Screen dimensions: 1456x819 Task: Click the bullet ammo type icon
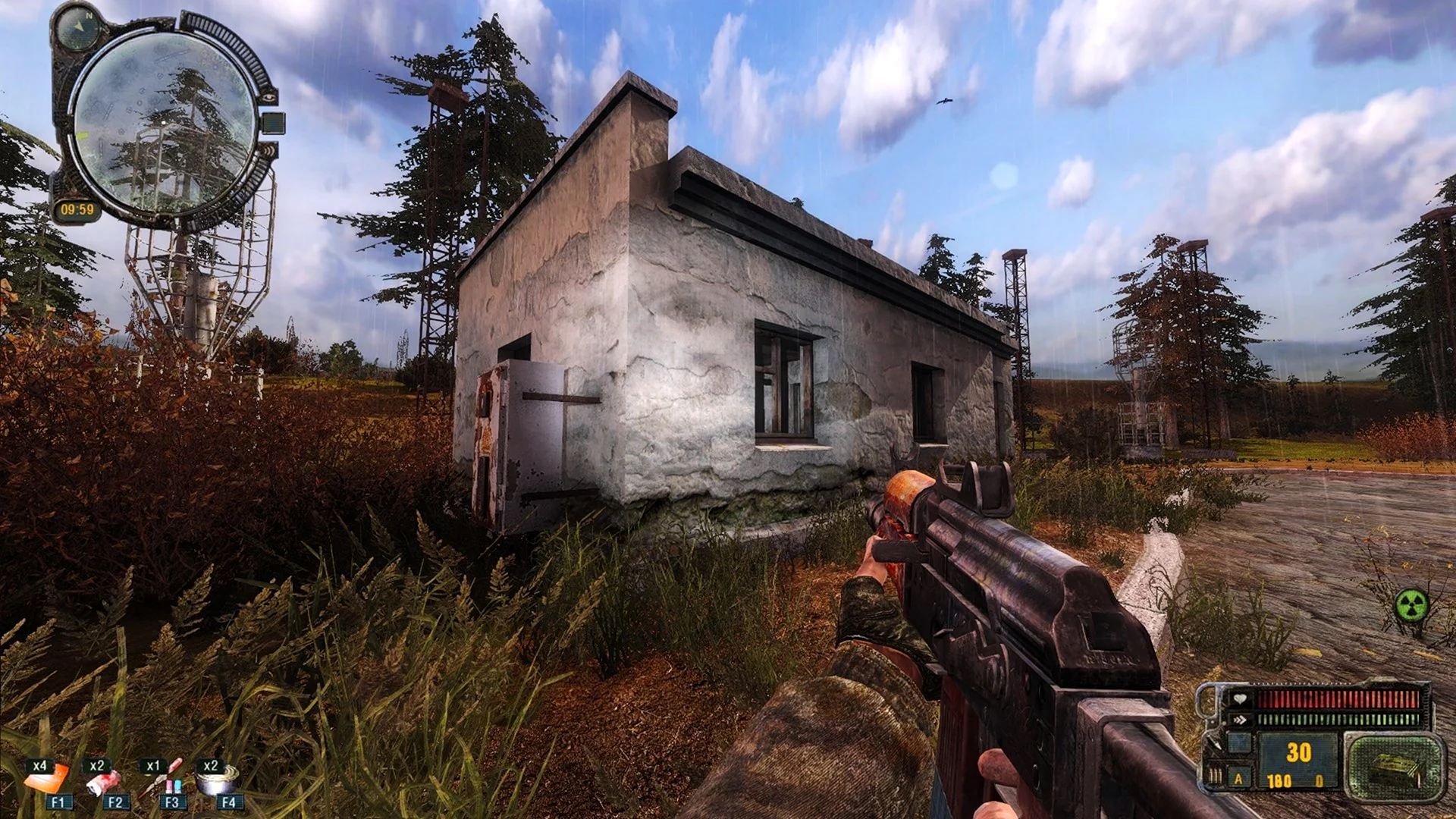tap(1215, 776)
